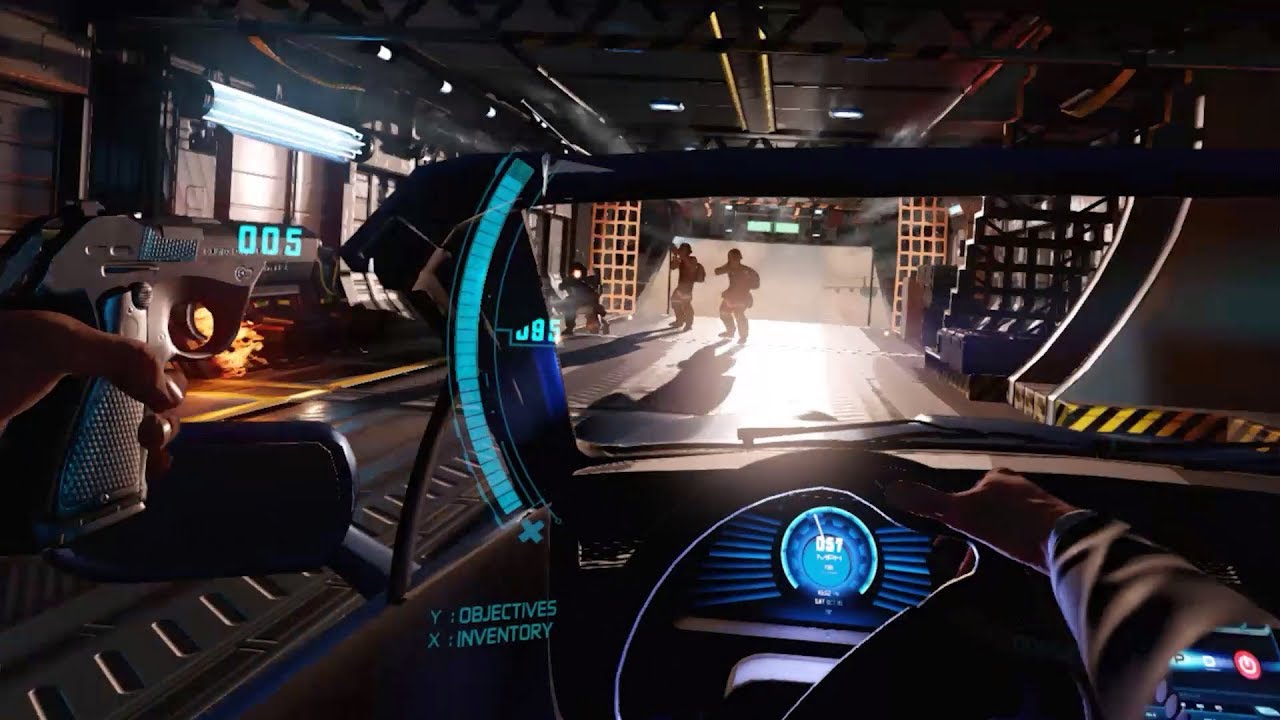Select the clock readout under the speed gauge

tap(825, 592)
